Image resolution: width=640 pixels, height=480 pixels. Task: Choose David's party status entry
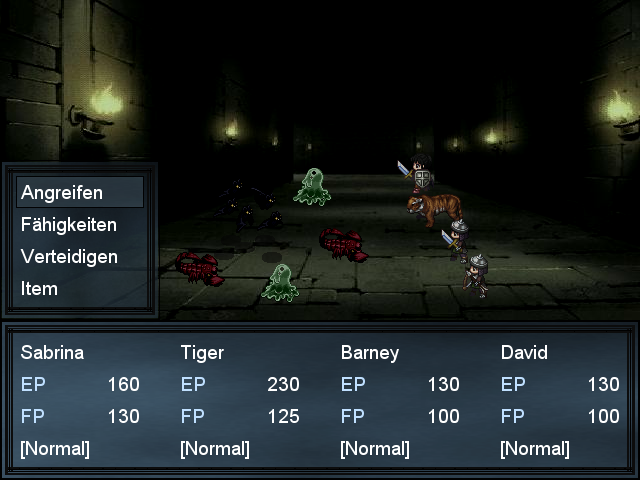coord(560,400)
